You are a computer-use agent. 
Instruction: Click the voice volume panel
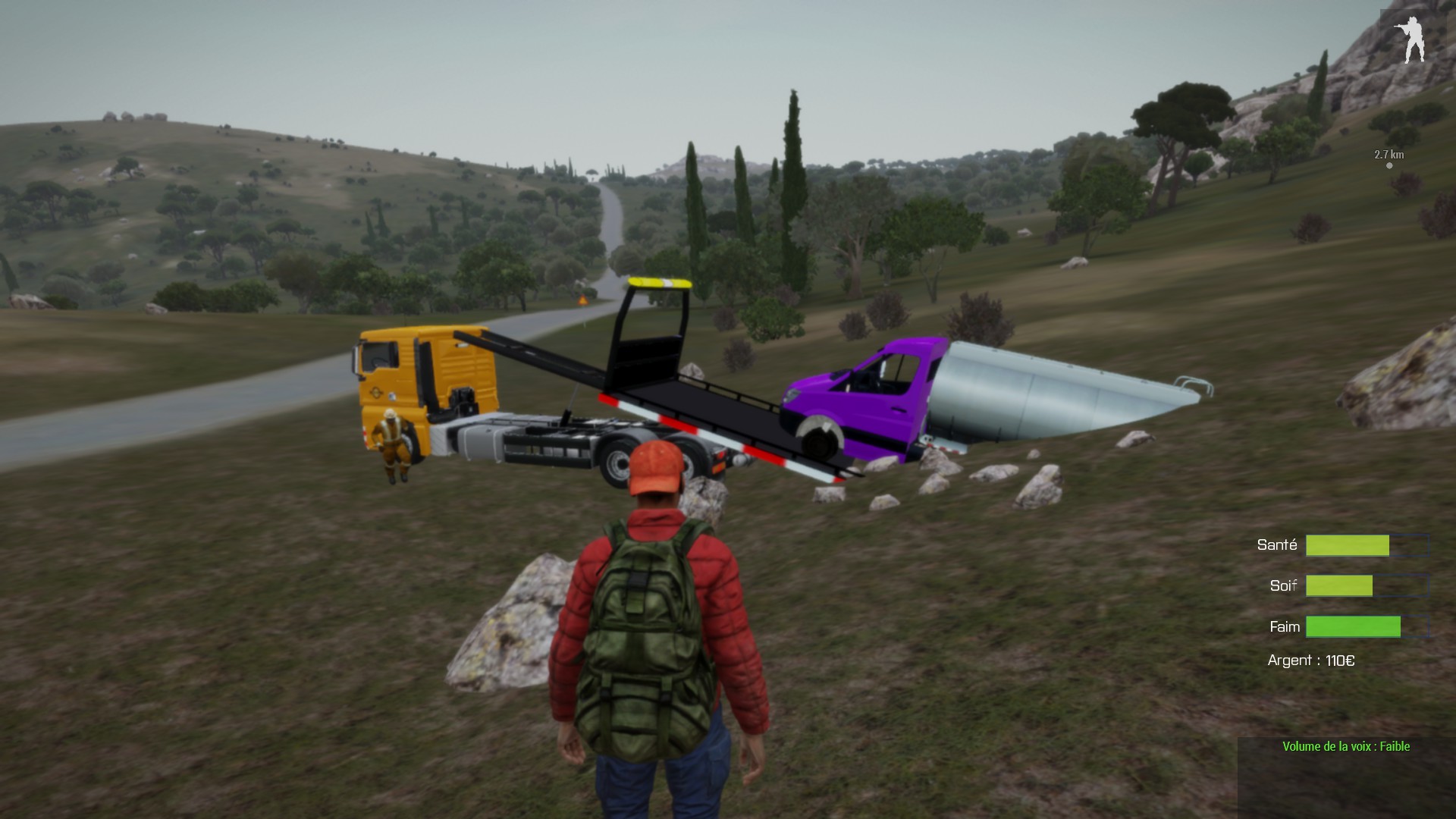click(1345, 777)
